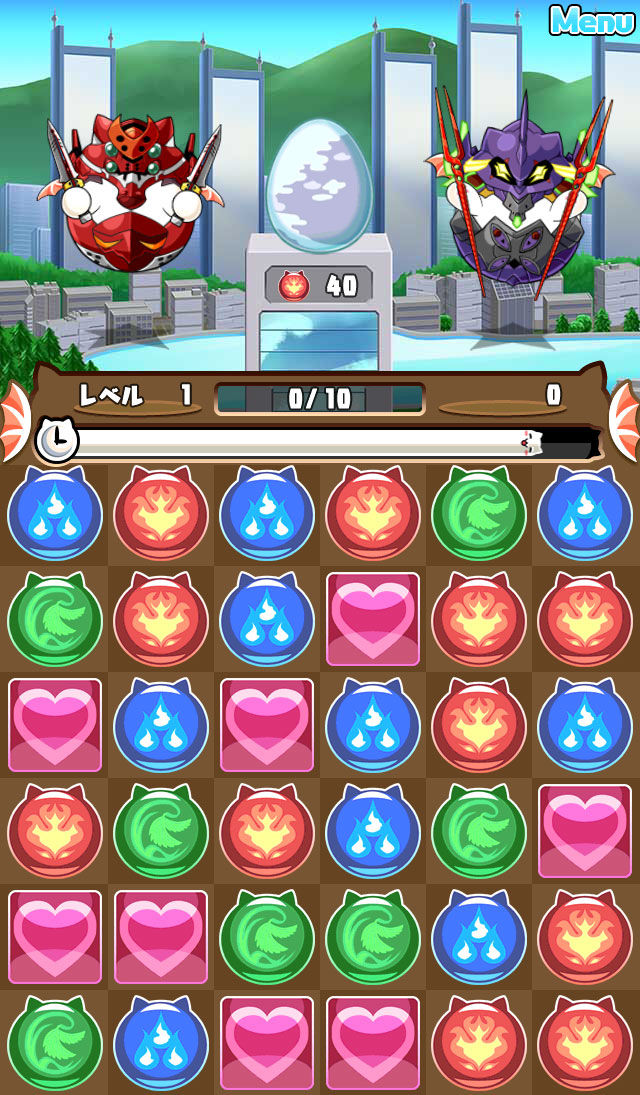Open the Menu button
The width and height of the screenshot is (640, 1095).
[592, 20]
